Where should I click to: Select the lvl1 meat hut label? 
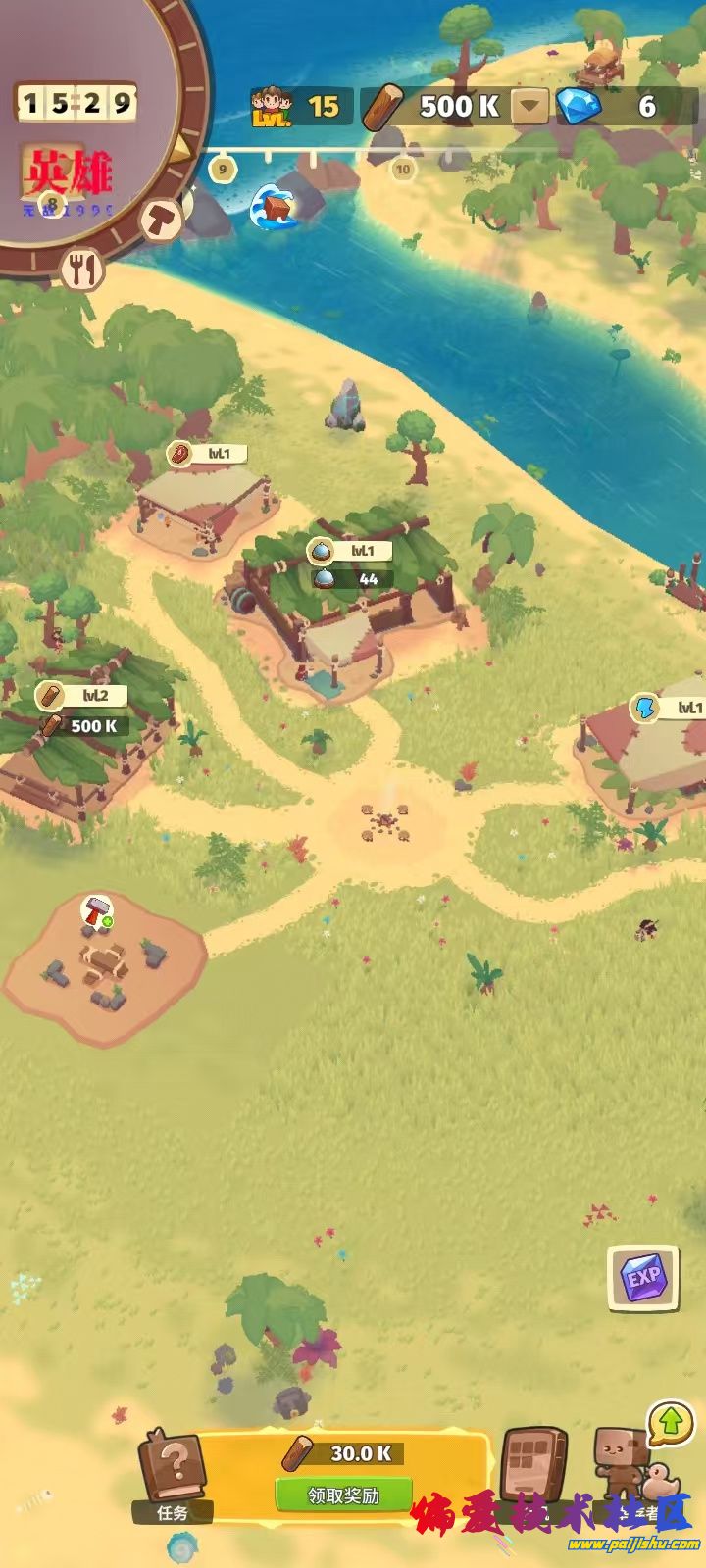tap(207, 454)
